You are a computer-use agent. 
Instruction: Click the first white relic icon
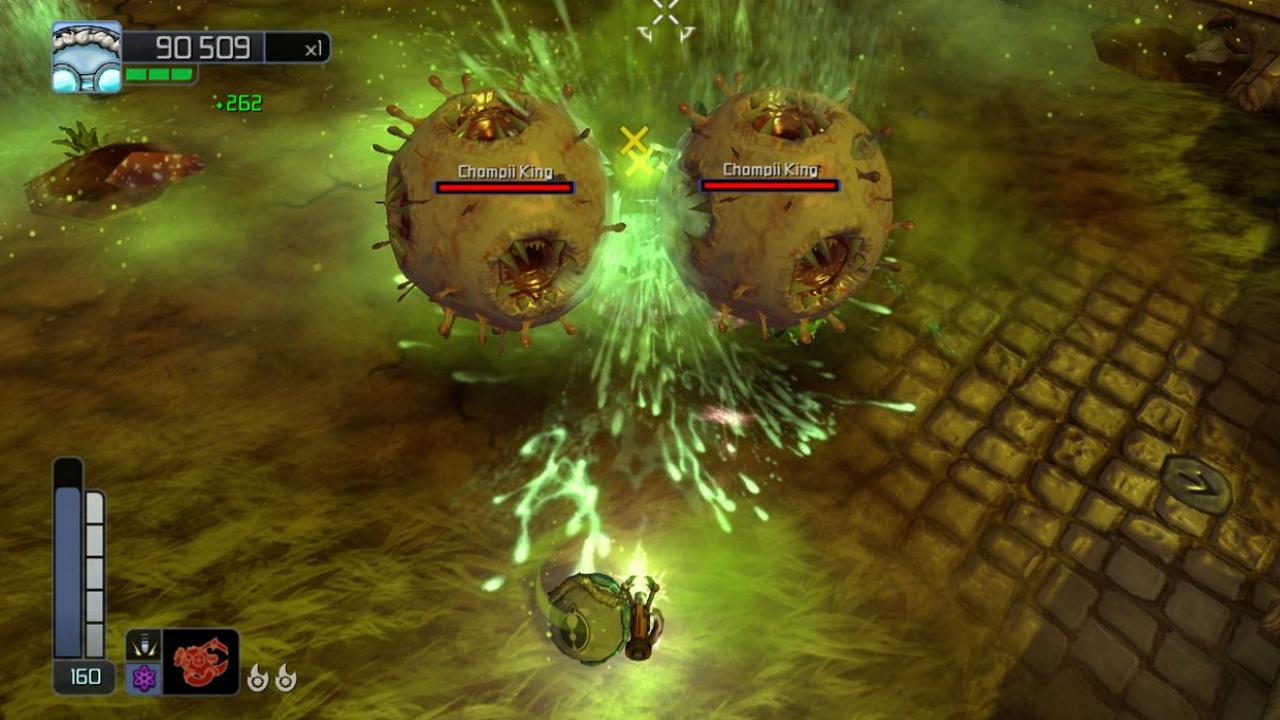click(258, 677)
